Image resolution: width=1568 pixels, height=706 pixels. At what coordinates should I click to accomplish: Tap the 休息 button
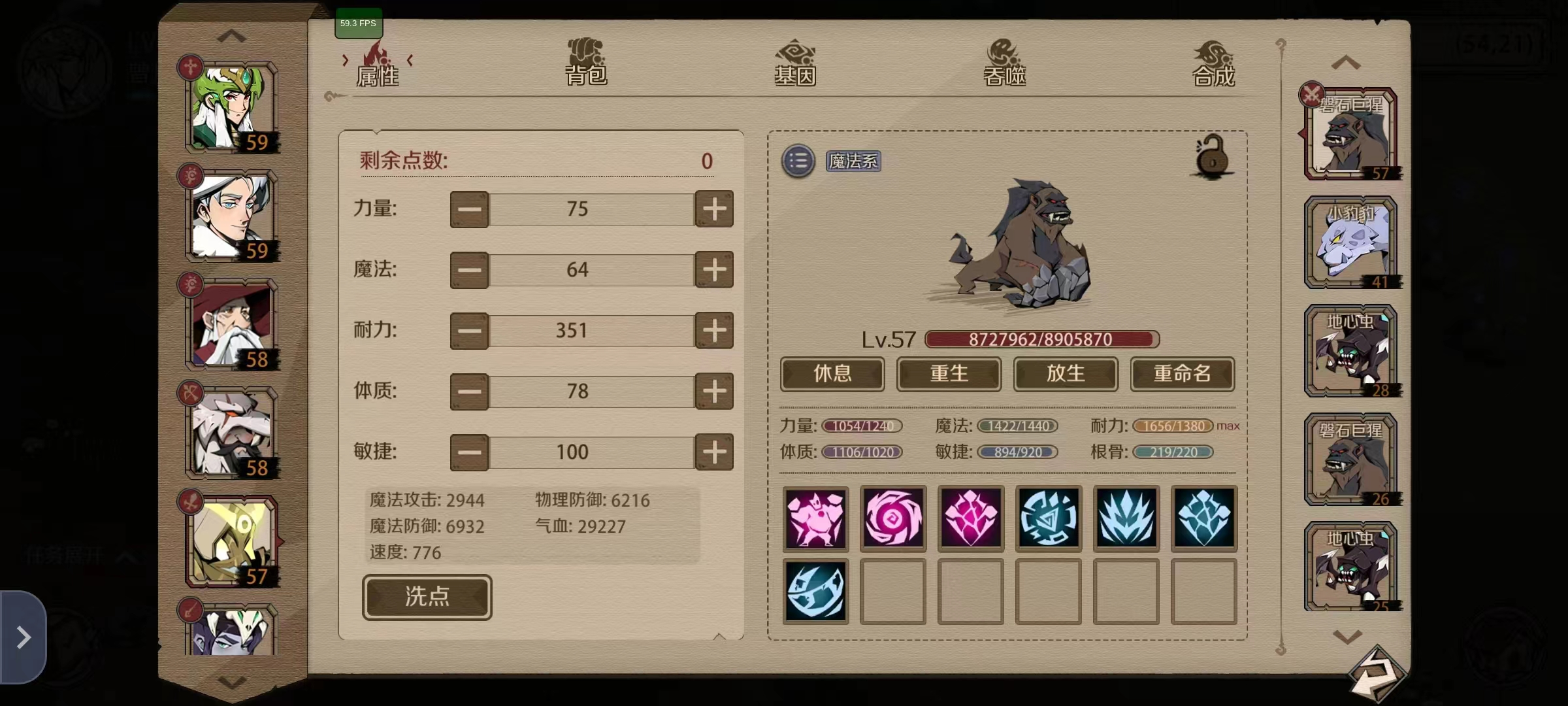coord(832,374)
